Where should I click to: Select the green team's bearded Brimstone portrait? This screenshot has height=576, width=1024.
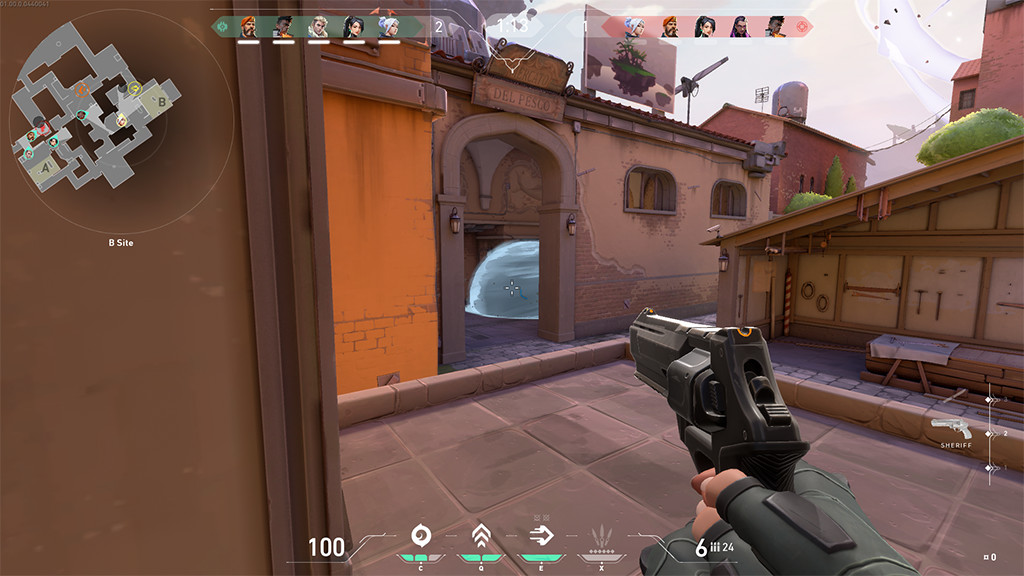pos(249,27)
